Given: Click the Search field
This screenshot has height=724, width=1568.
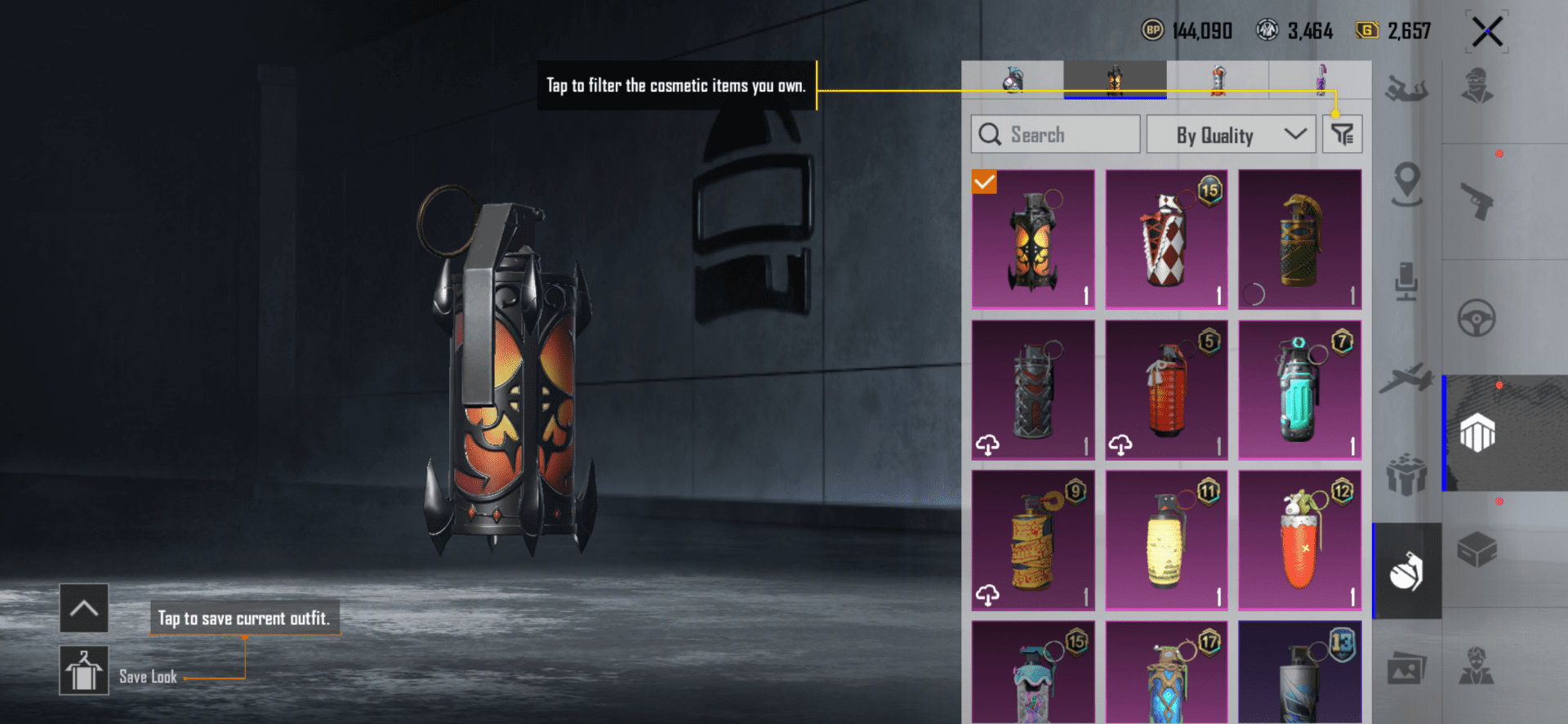Looking at the screenshot, I should tap(1055, 135).
